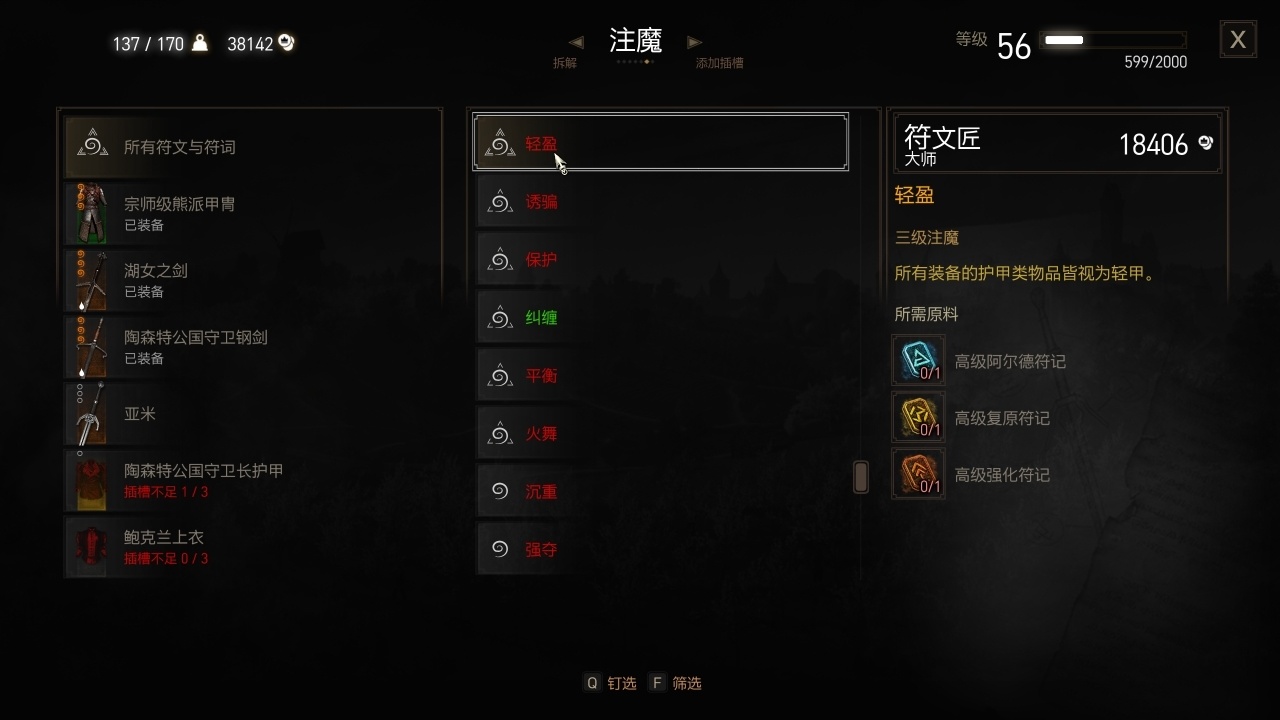Select the 轻盈 enchantment glyph icon

coord(500,142)
